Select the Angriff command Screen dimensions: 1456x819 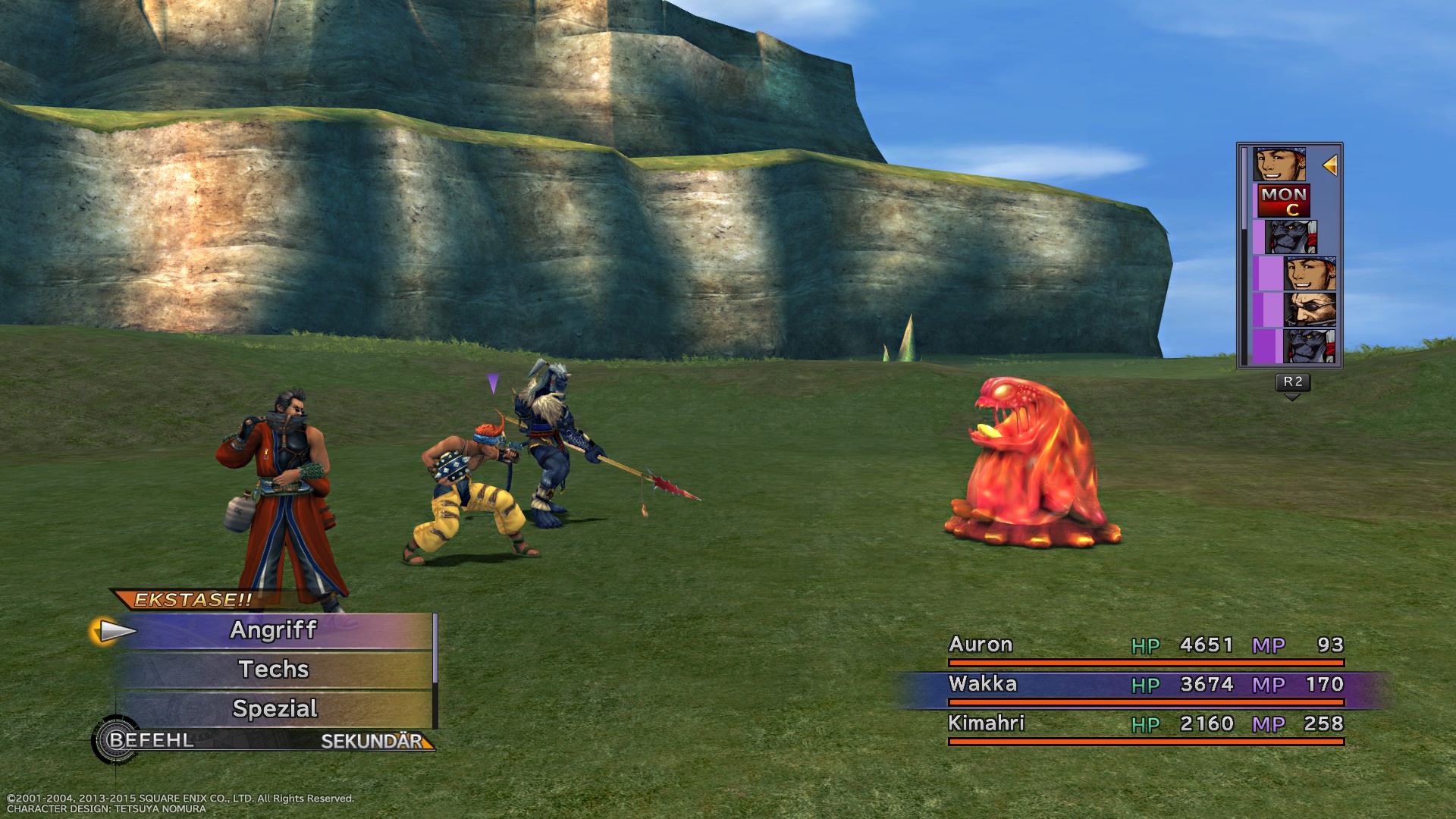click(273, 630)
